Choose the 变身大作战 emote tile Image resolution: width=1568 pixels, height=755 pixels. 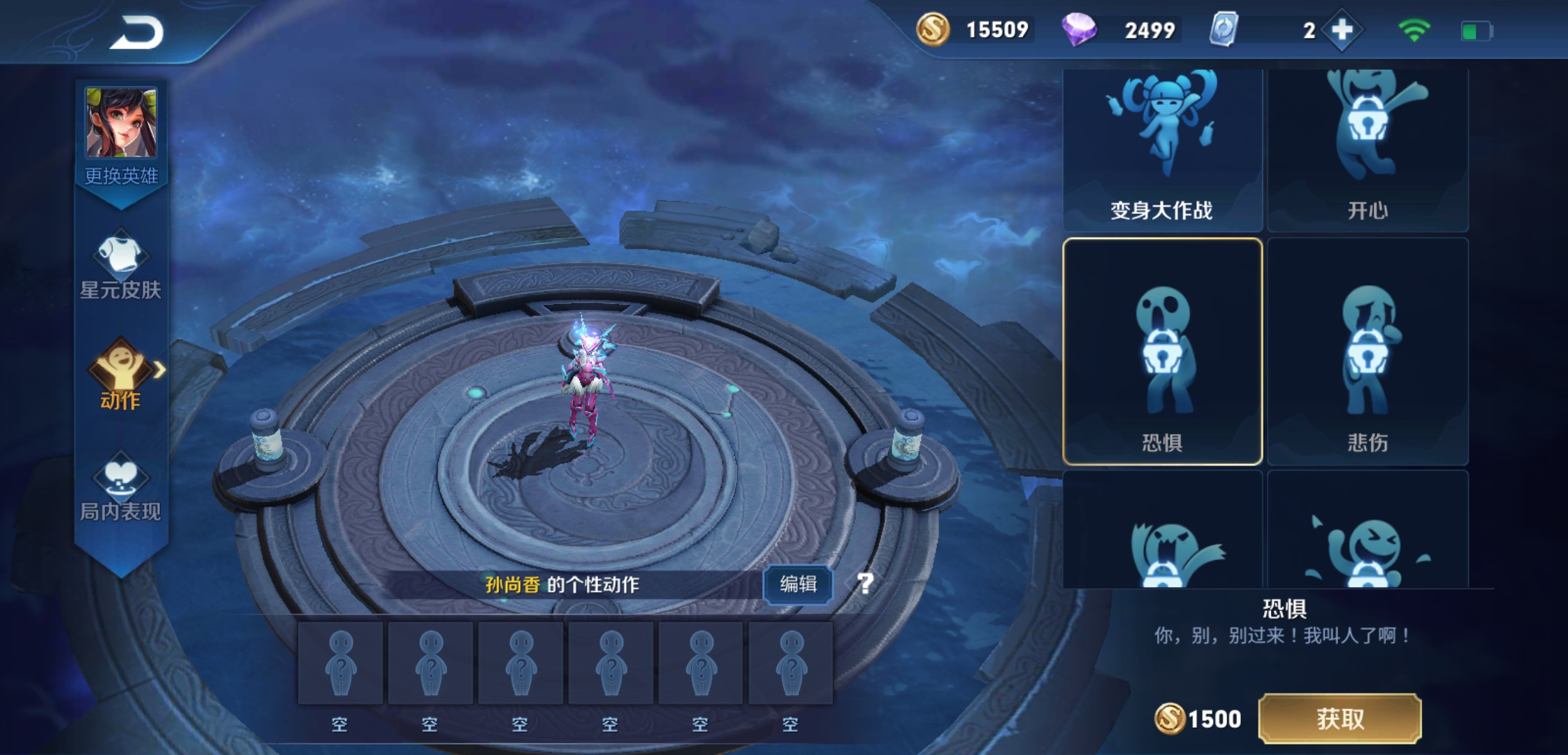click(1162, 150)
